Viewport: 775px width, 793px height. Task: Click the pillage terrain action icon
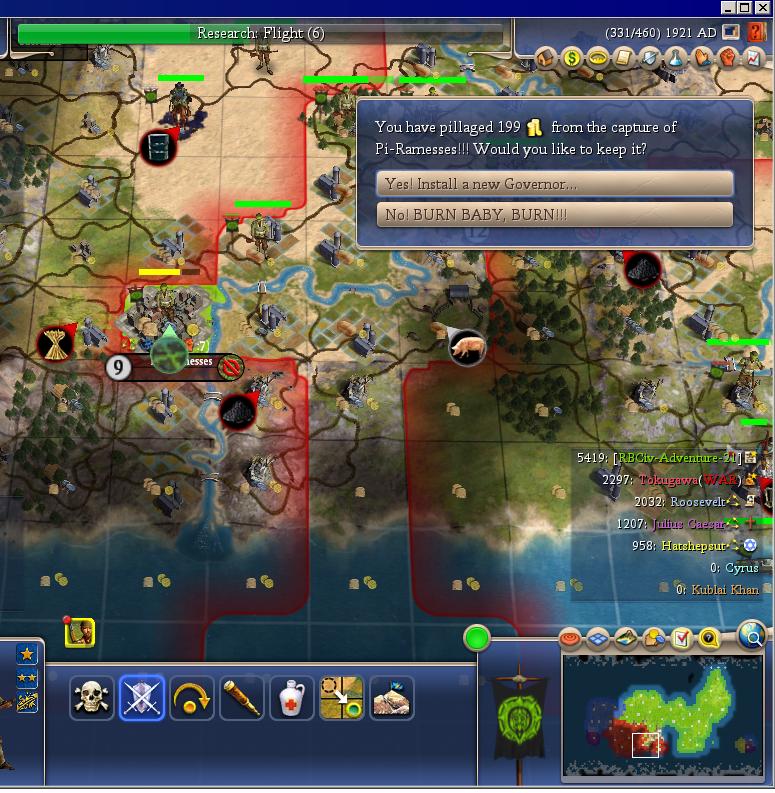[x=392, y=698]
